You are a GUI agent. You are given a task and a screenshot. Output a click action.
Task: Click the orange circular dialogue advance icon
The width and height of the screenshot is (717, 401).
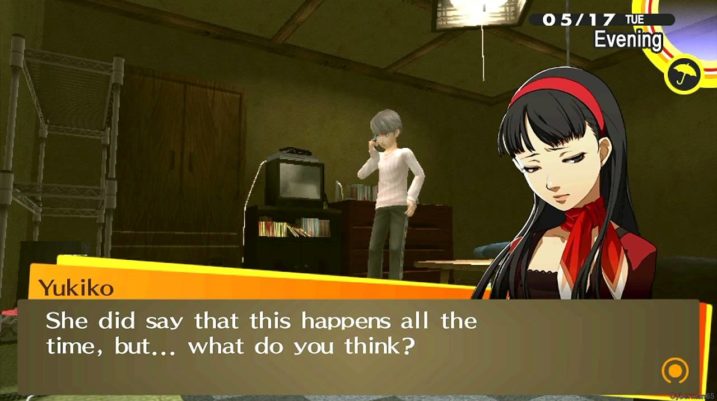pos(675,372)
